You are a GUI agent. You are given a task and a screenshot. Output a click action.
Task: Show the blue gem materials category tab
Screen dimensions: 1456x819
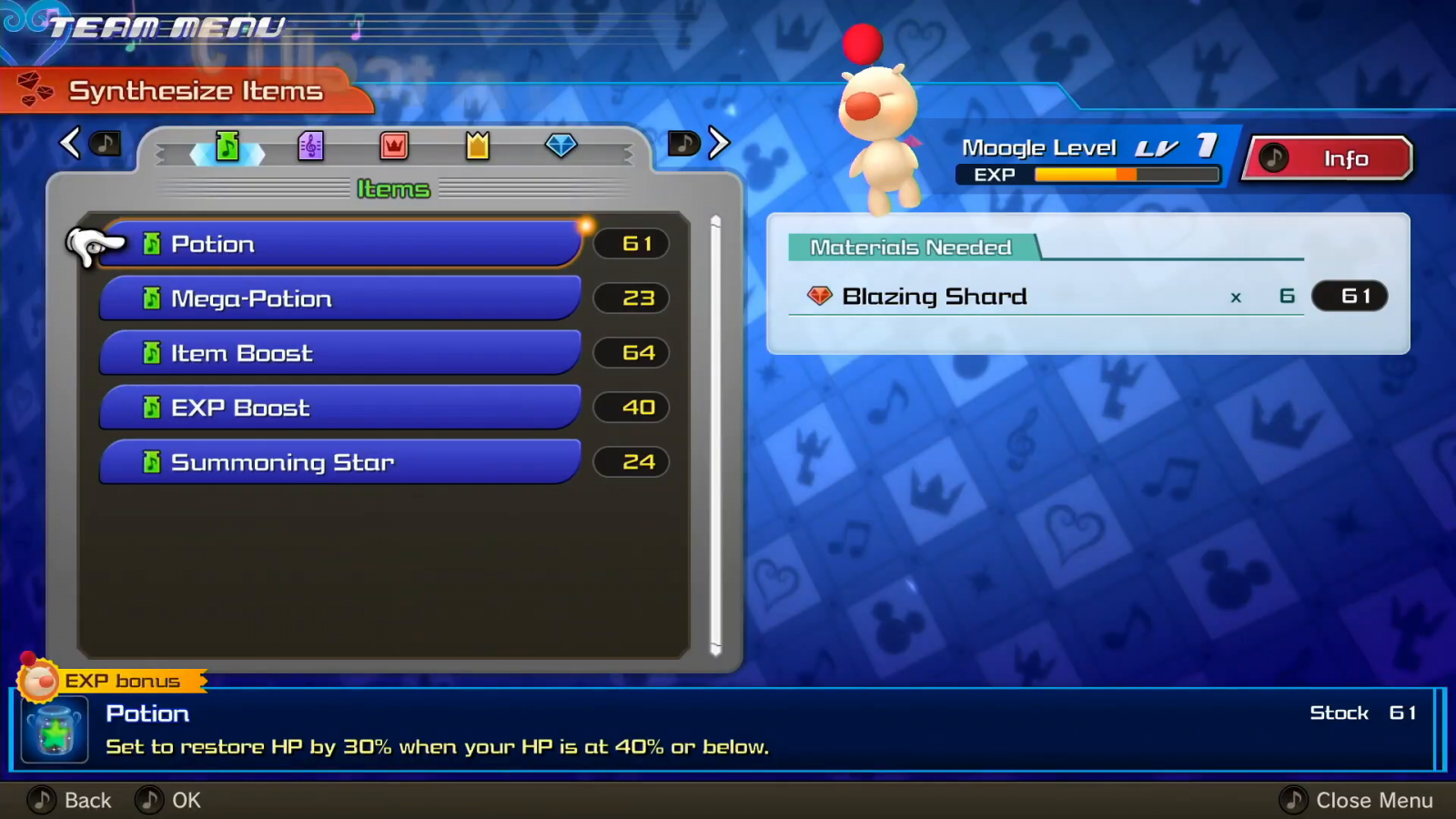click(561, 146)
